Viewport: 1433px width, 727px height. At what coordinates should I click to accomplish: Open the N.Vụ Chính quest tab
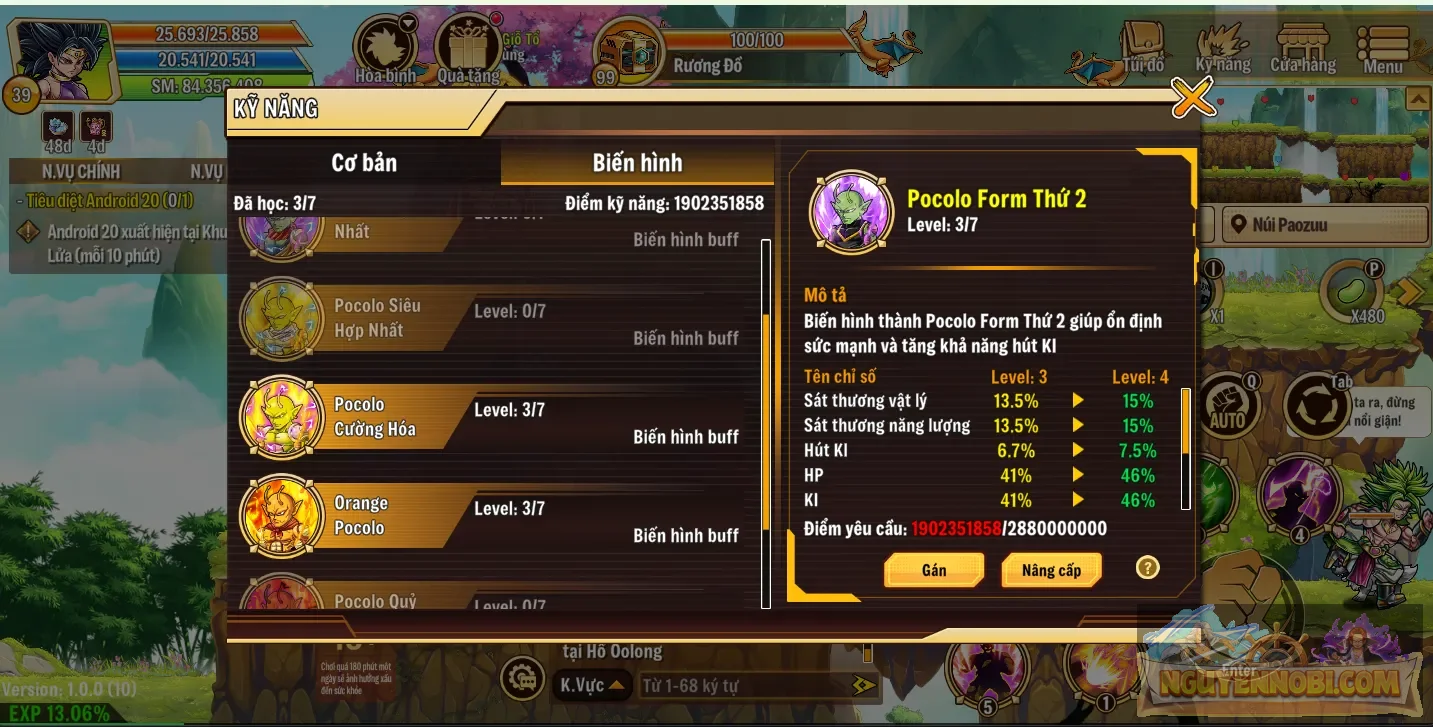click(81, 172)
